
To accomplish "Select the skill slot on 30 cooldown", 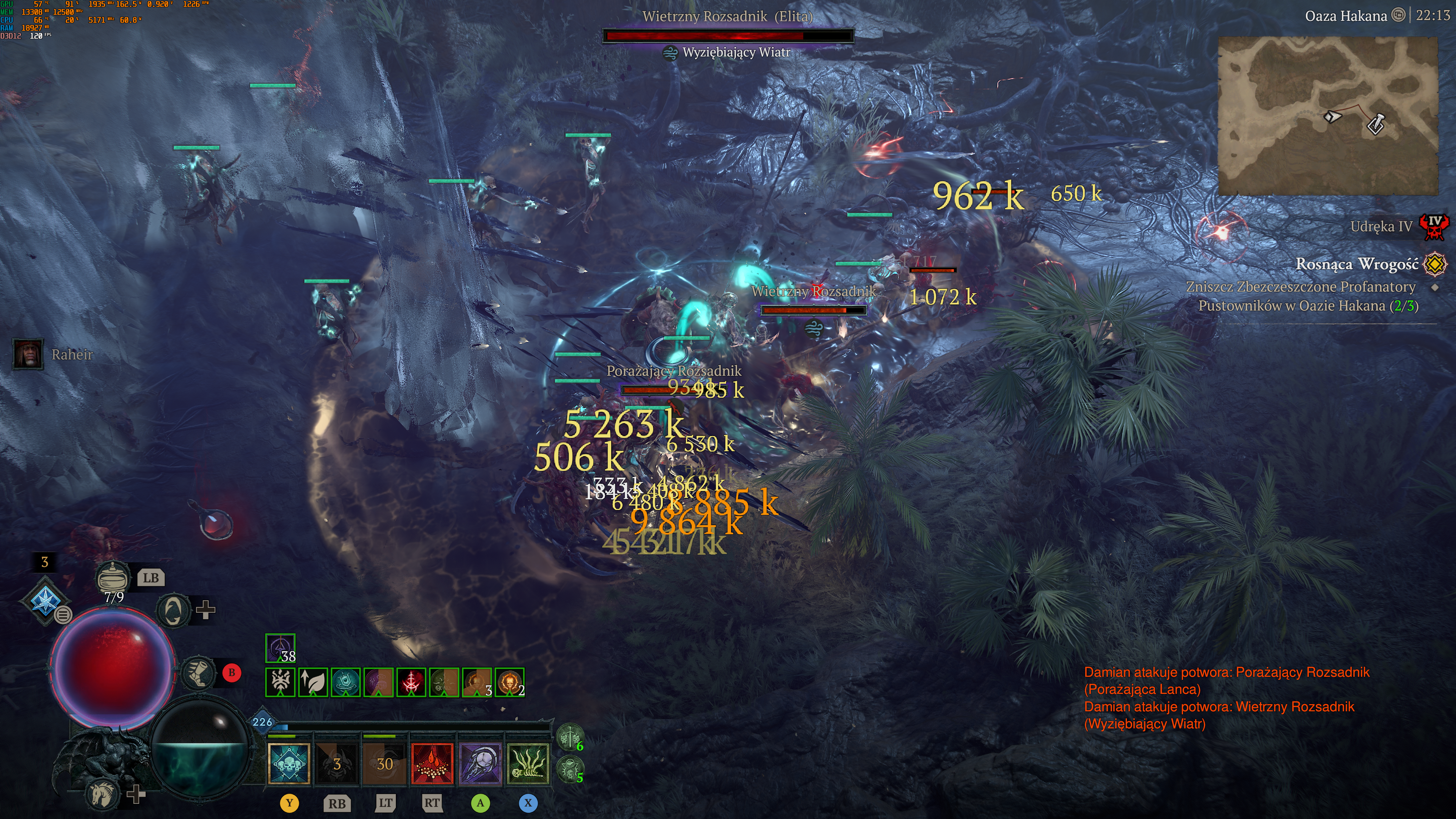I will tap(385, 764).
